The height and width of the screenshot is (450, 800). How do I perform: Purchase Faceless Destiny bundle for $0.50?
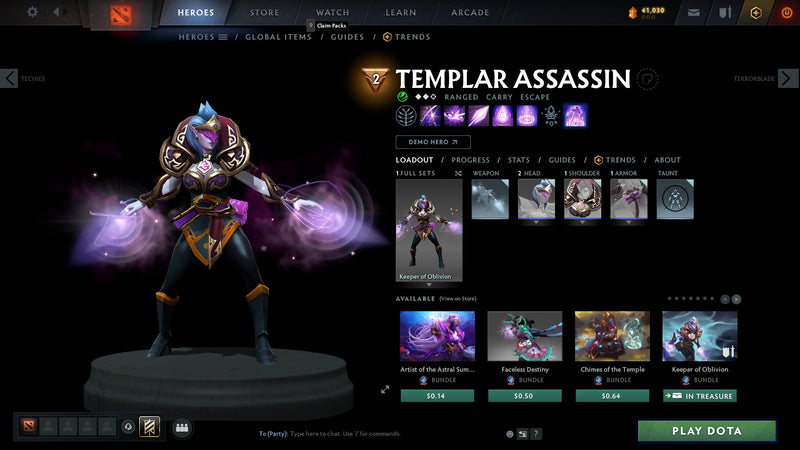coord(525,395)
